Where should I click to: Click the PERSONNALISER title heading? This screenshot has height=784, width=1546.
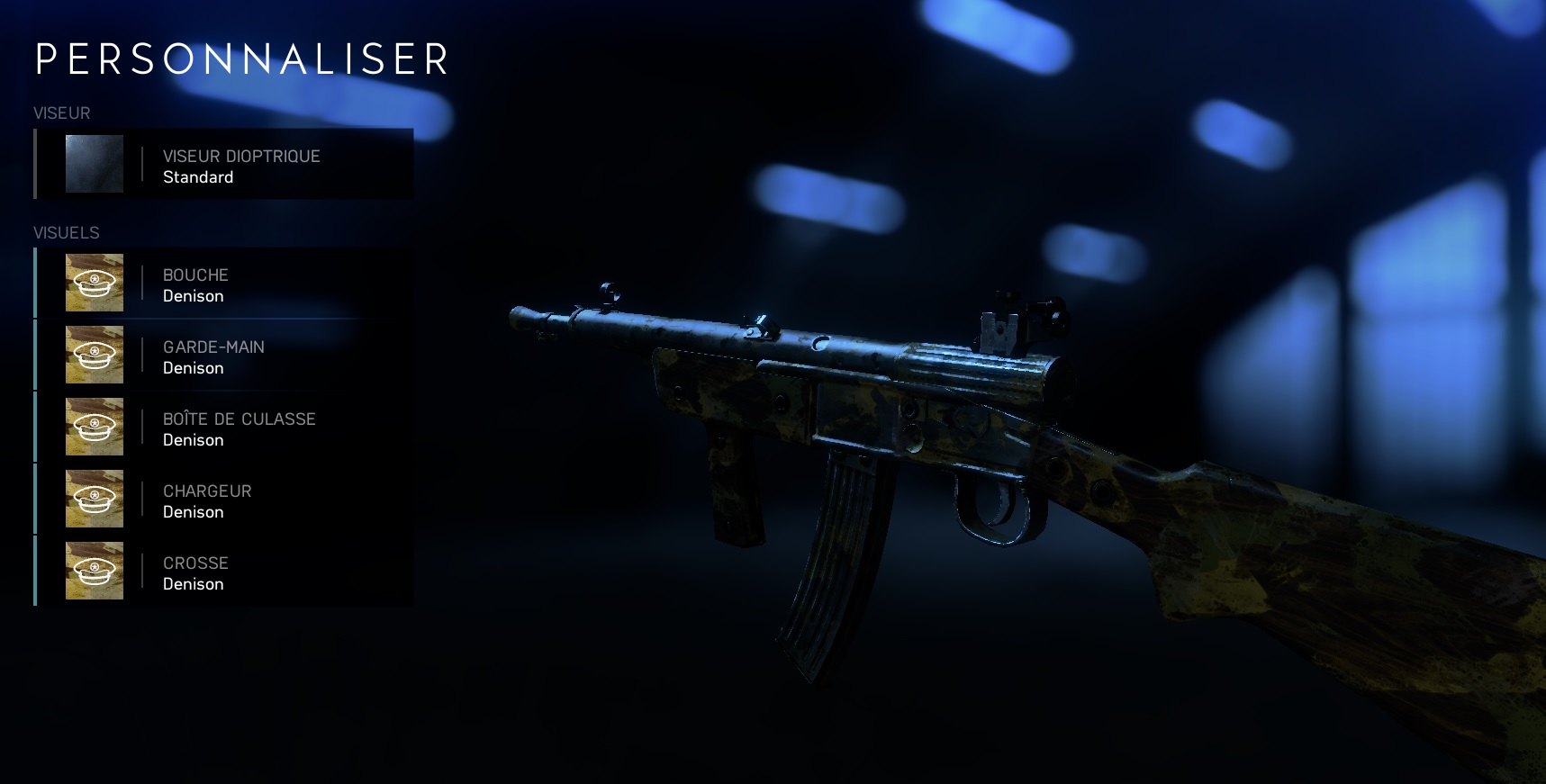click(x=240, y=60)
